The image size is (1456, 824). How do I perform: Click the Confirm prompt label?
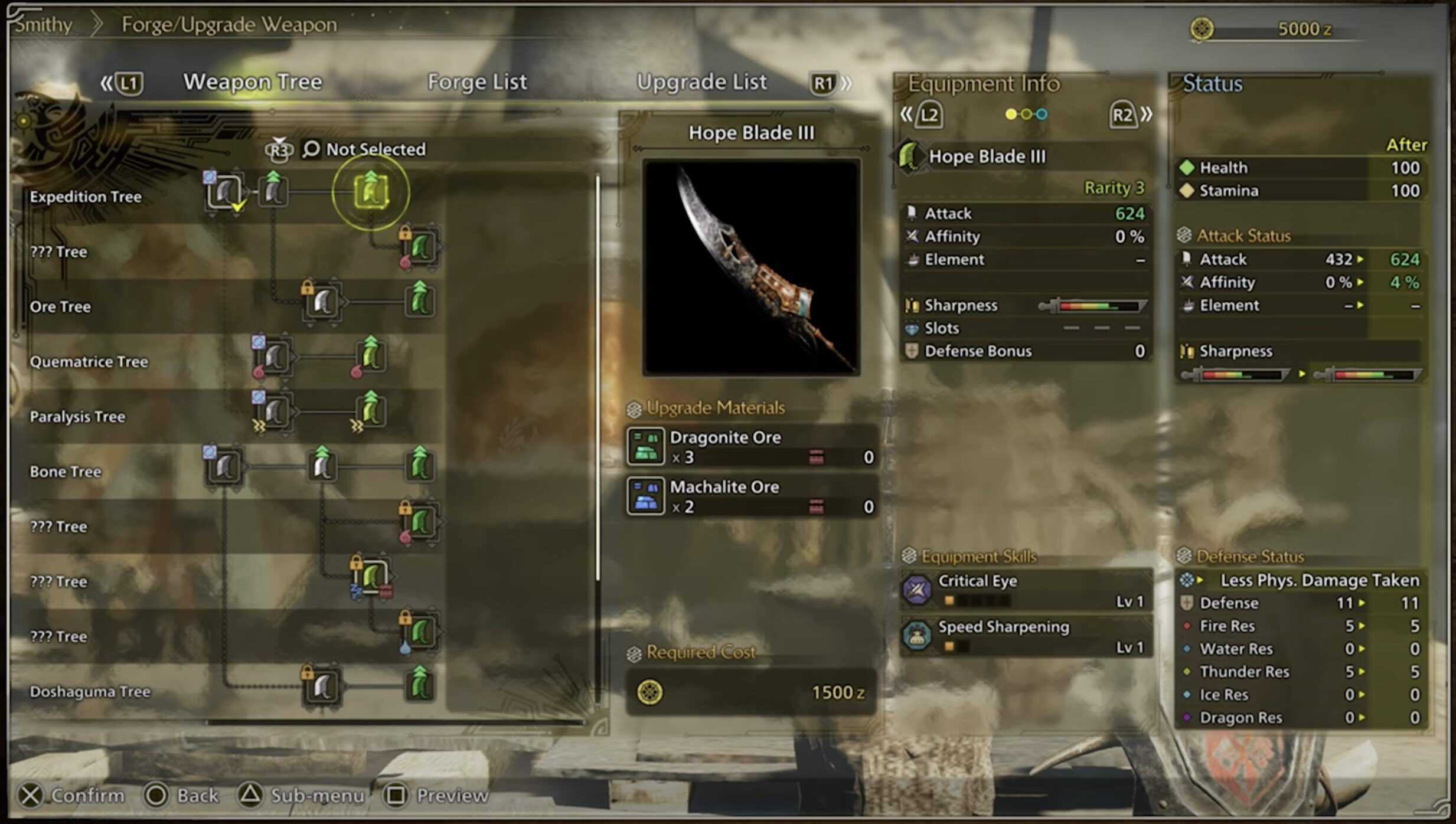[87, 796]
